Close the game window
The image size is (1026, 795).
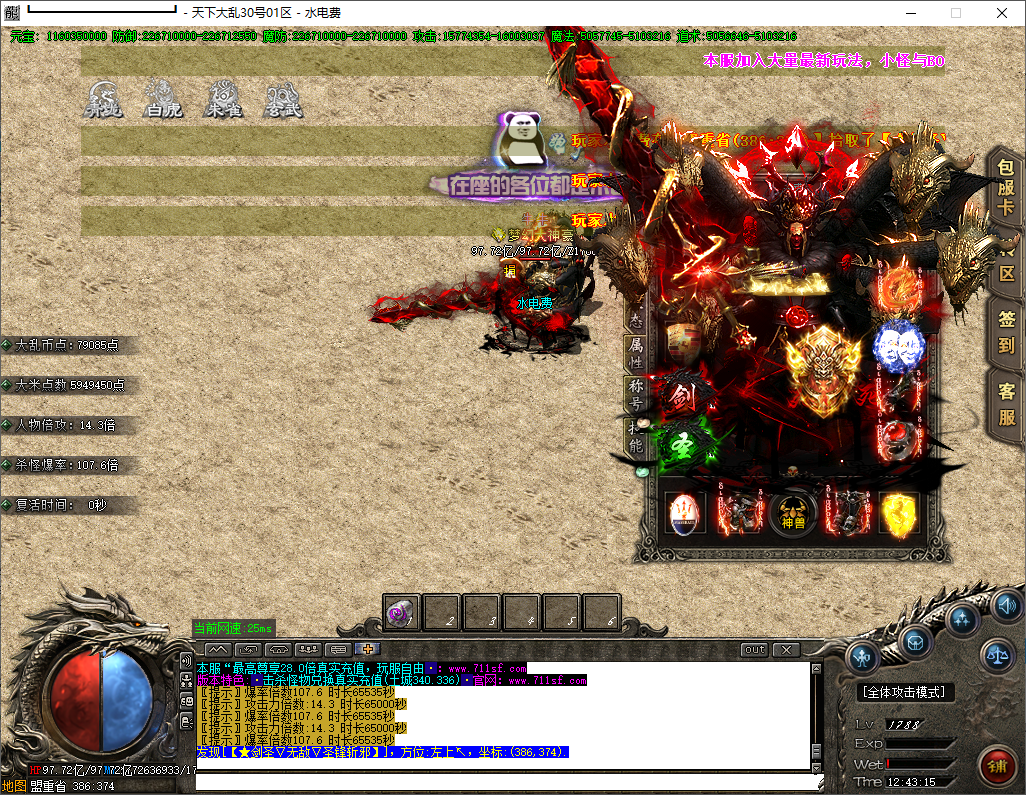[x=1002, y=13]
